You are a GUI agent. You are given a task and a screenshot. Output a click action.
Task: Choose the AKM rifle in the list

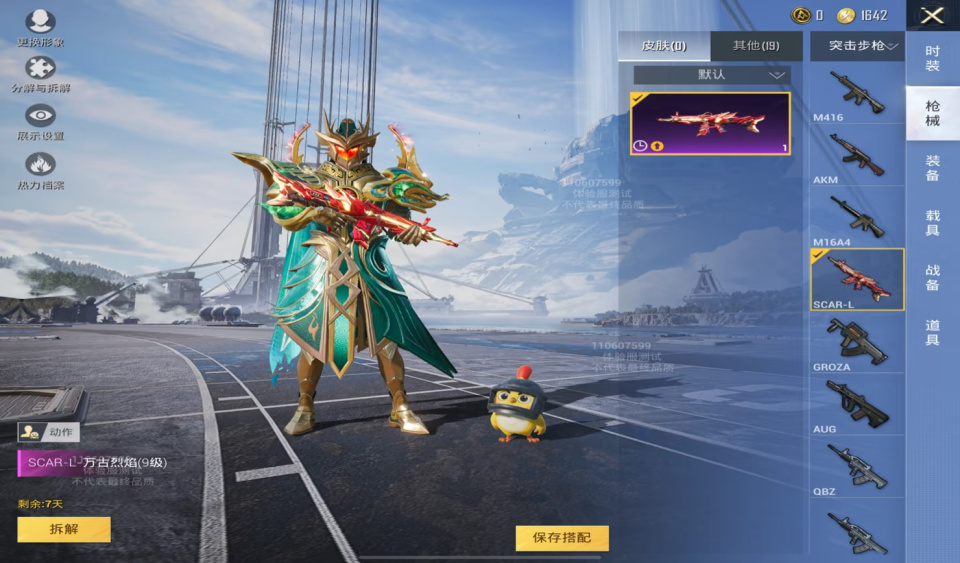coord(856,157)
